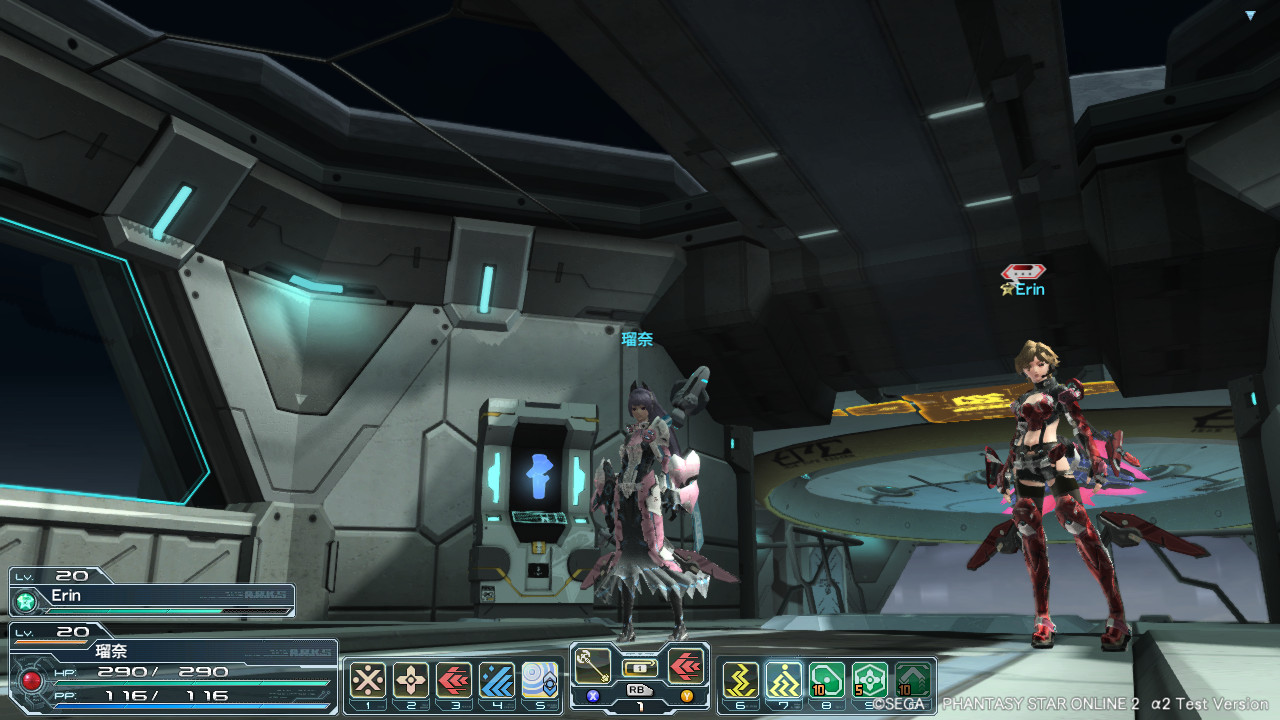Select the red chevron weapon action icon
This screenshot has width=1280, height=720.
(x=686, y=665)
